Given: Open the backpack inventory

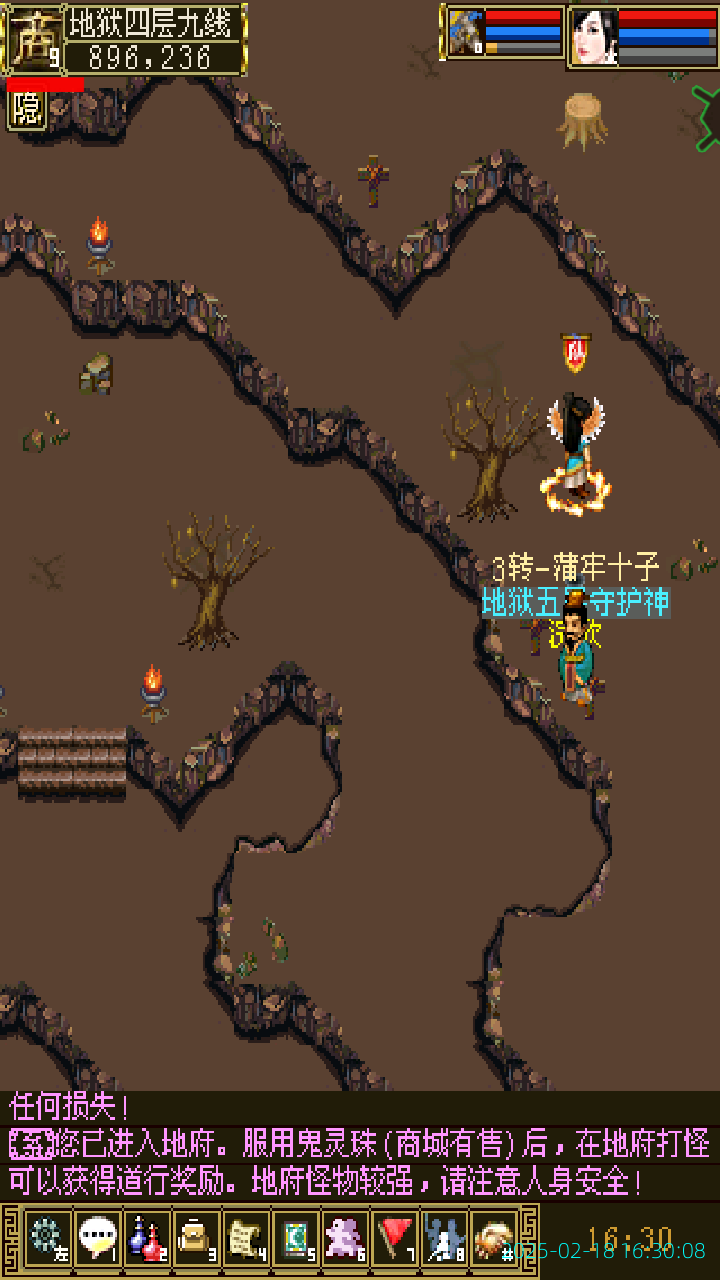Looking at the screenshot, I should coord(196,1237).
